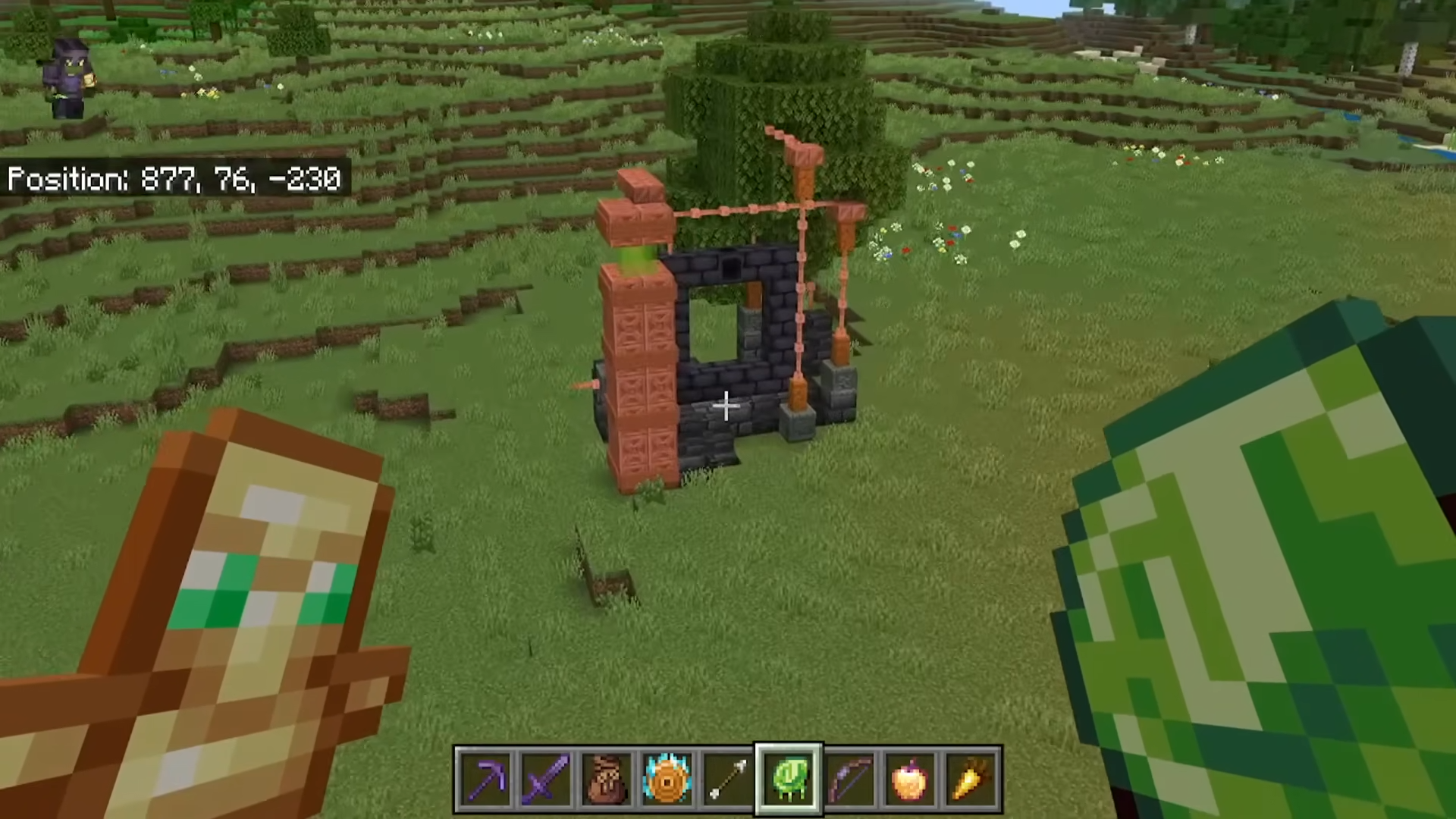The width and height of the screenshot is (1456, 819).
Task: Pick the arrow in the hotbar
Action: point(728,779)
